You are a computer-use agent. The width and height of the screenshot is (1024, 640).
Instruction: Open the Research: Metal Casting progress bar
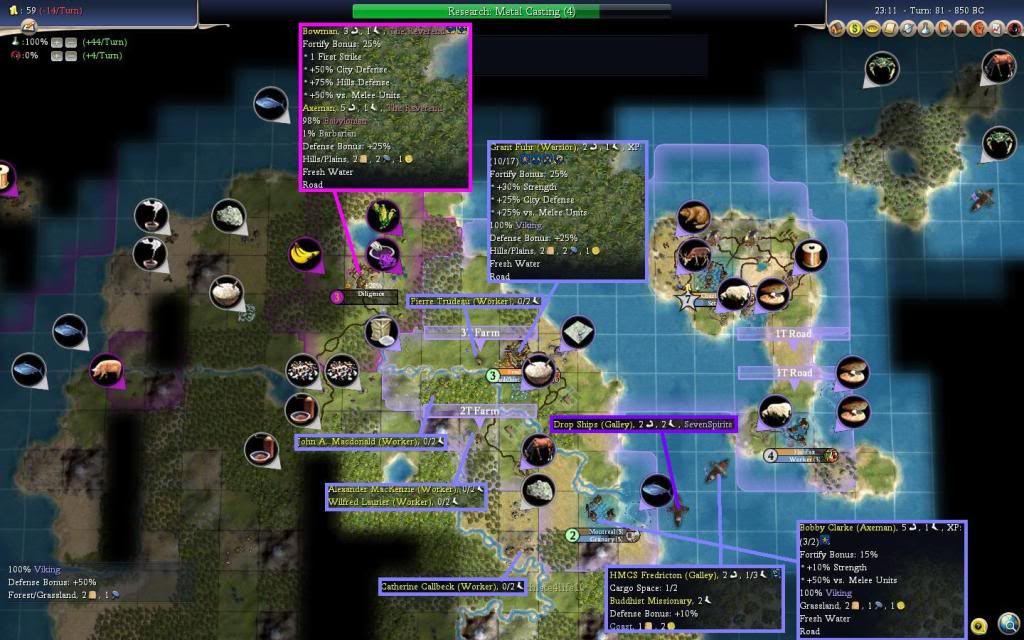[512, 11]
